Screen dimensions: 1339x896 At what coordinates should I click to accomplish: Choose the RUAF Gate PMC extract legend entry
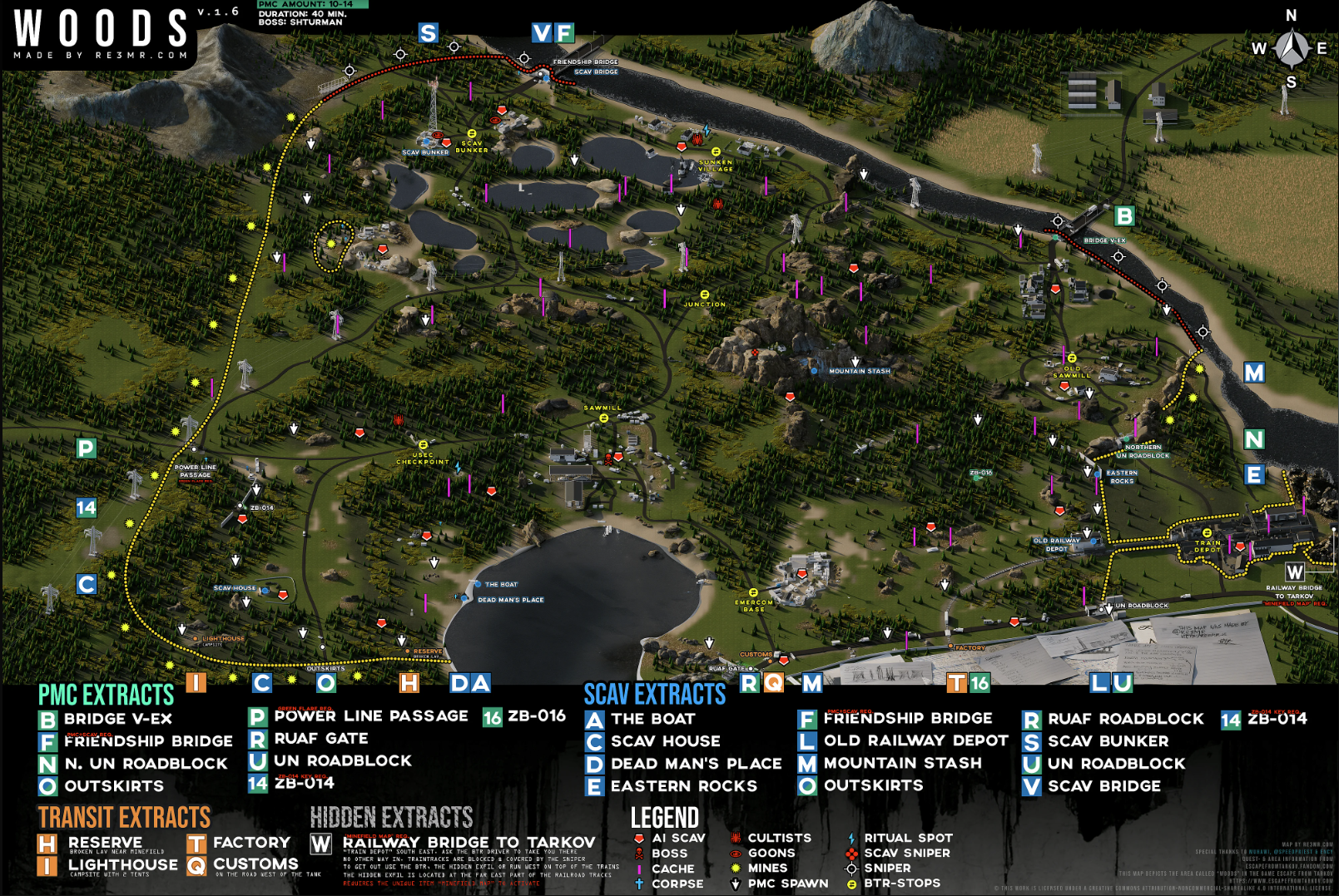[x=320, y=739]
